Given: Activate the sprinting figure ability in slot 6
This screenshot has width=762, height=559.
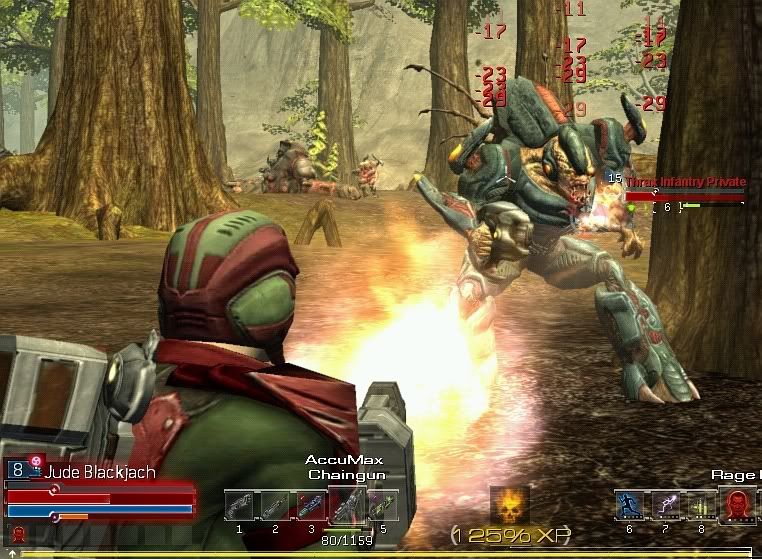Looking at the screenshot, I should coord(629,505).
